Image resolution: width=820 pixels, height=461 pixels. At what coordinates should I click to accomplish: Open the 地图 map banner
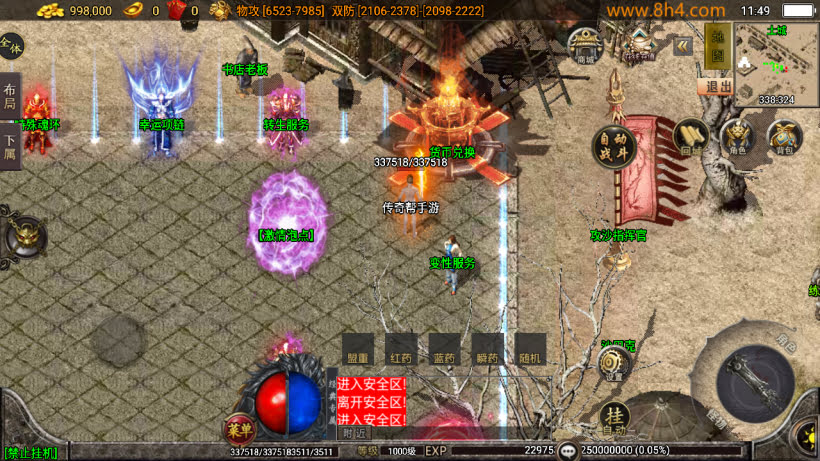[716, 46]
